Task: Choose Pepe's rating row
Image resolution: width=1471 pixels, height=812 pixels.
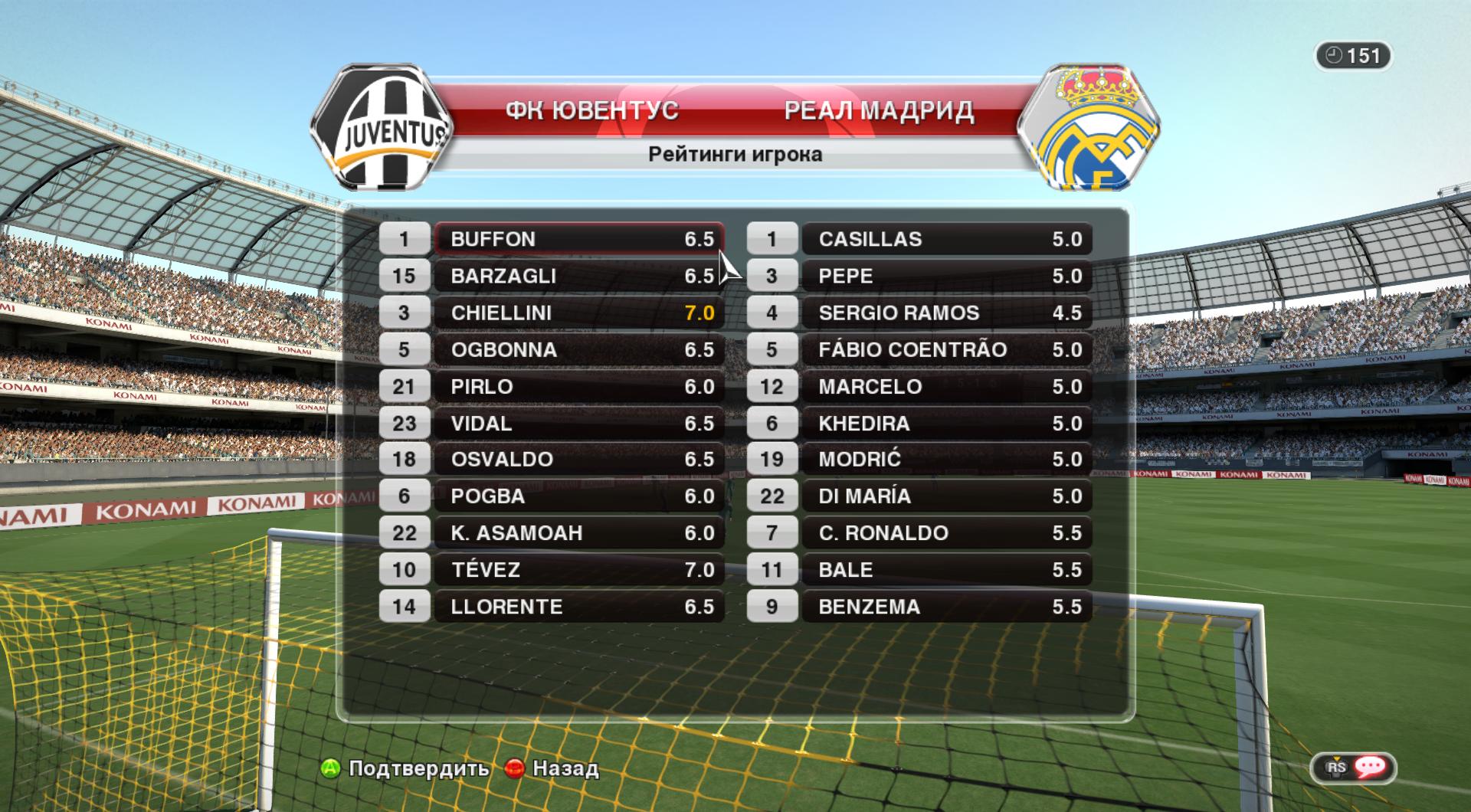Action: click(x=946, y=276)
